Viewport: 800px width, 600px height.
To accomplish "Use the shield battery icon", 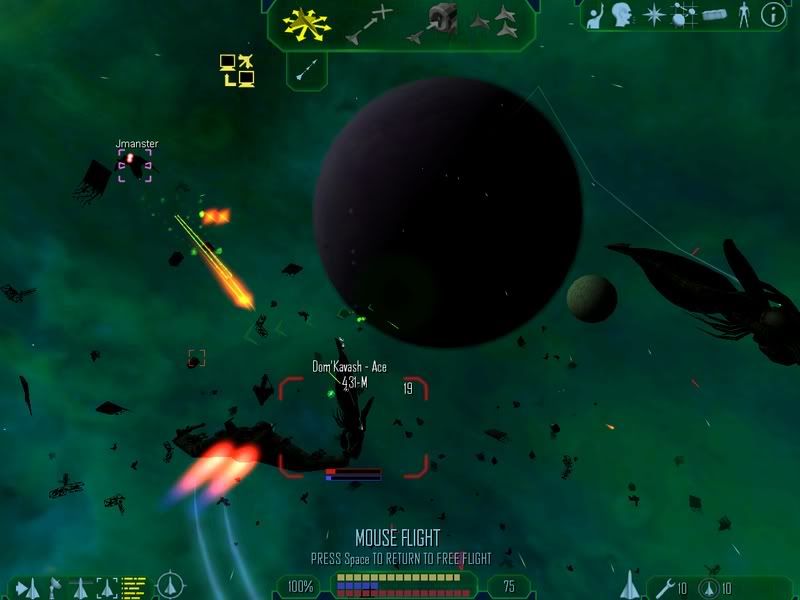I will coord(709,588).
